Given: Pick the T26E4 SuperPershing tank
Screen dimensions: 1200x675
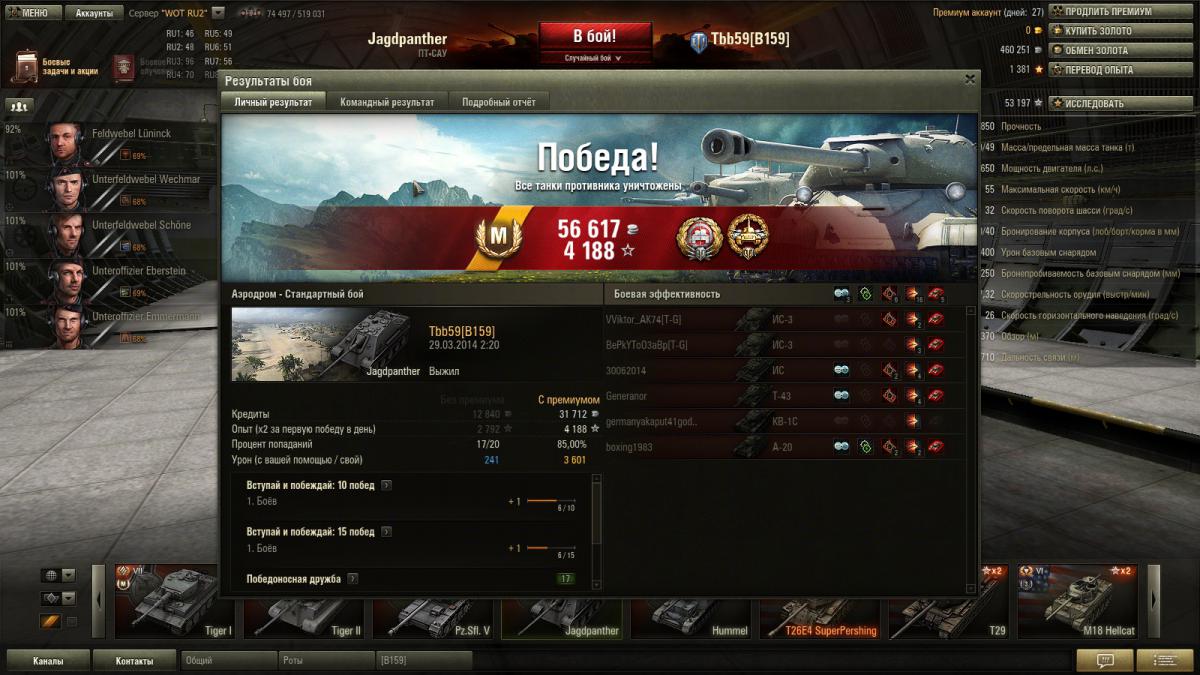Looking at the screenshot, I should [x=818, y=601].
